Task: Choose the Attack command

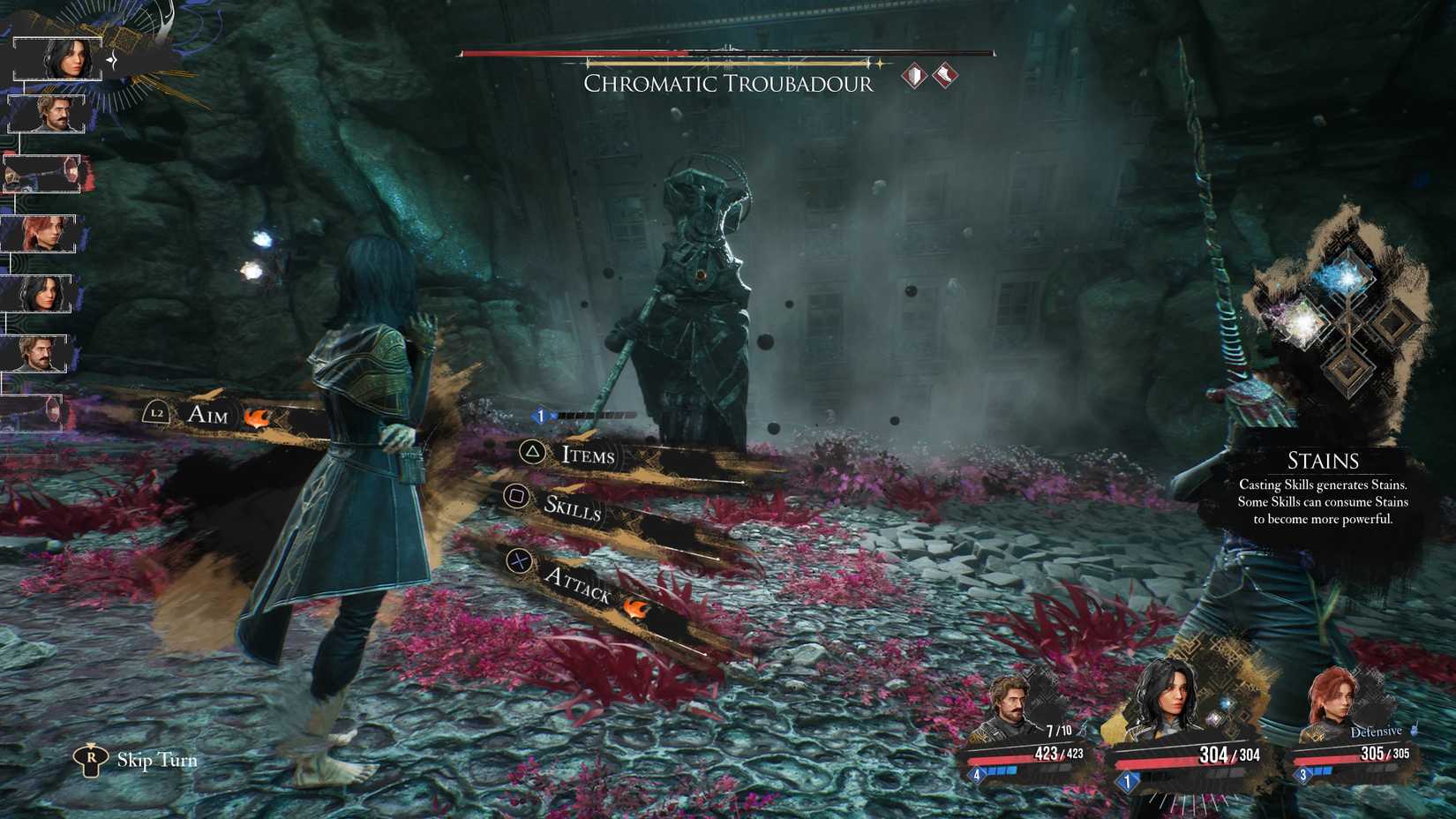Action: [x=578, y=583]
